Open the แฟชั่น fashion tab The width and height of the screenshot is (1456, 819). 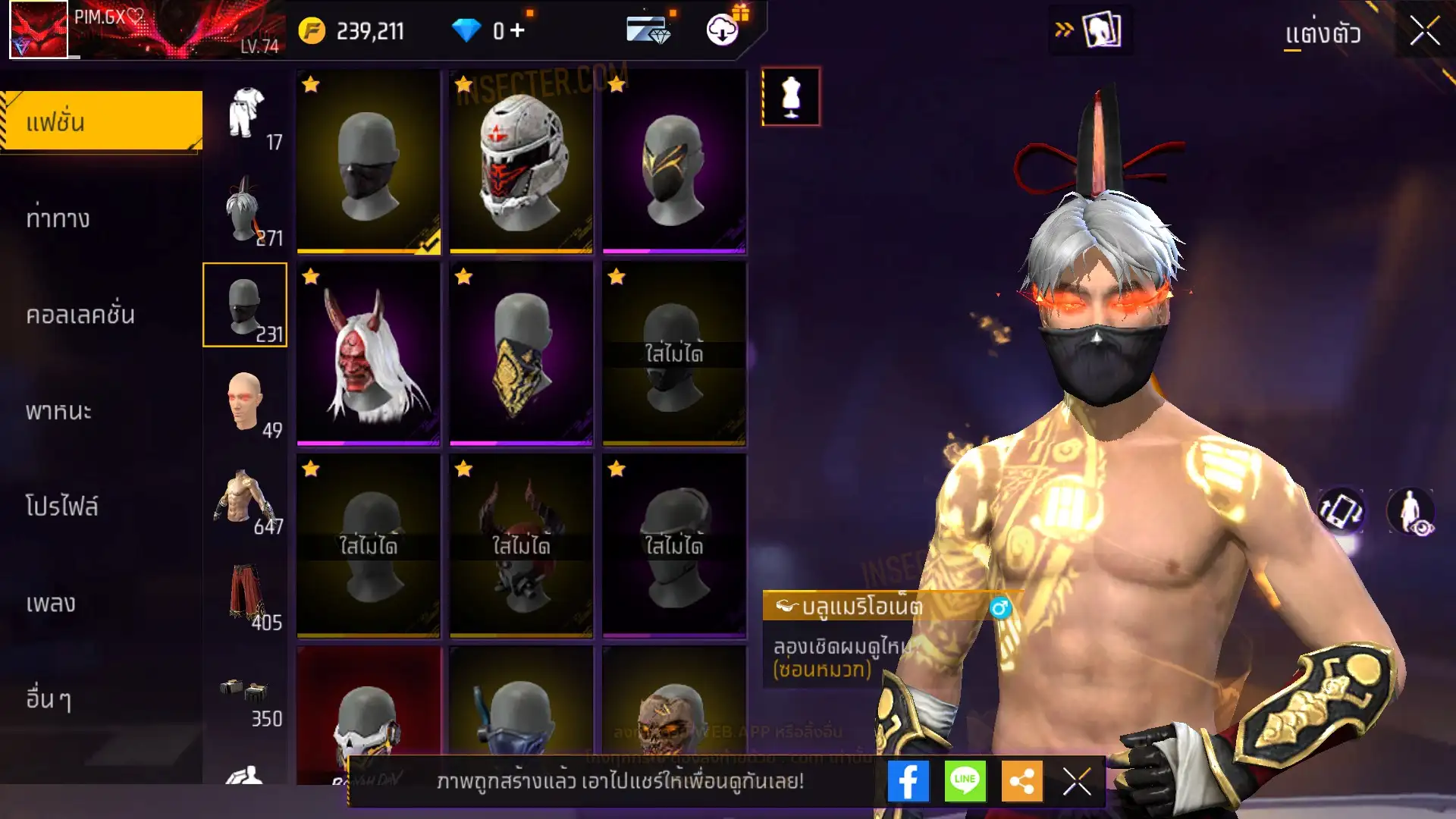click(102, 121)
